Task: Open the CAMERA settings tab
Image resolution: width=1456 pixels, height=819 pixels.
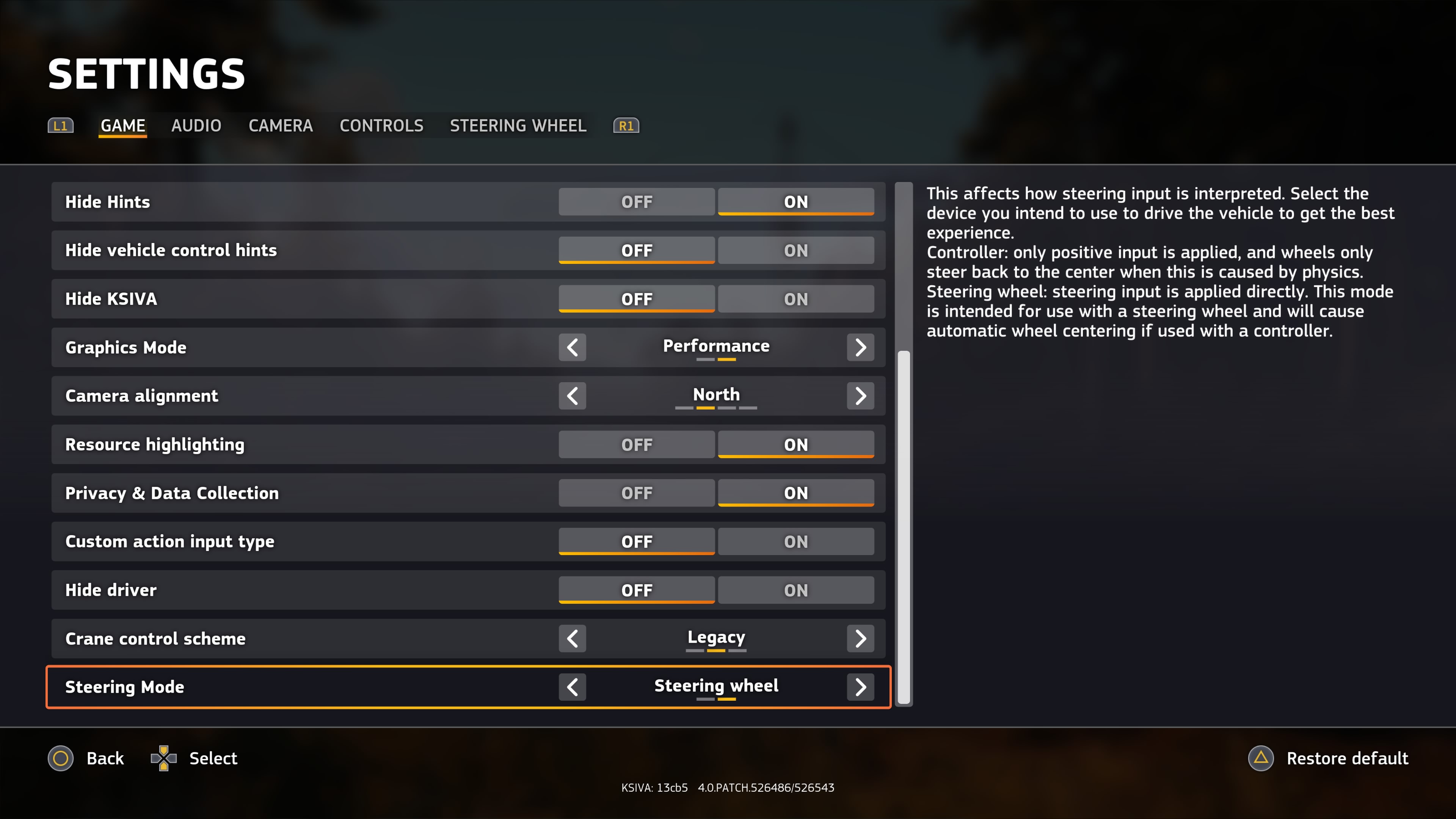Action: pos(280,126)
